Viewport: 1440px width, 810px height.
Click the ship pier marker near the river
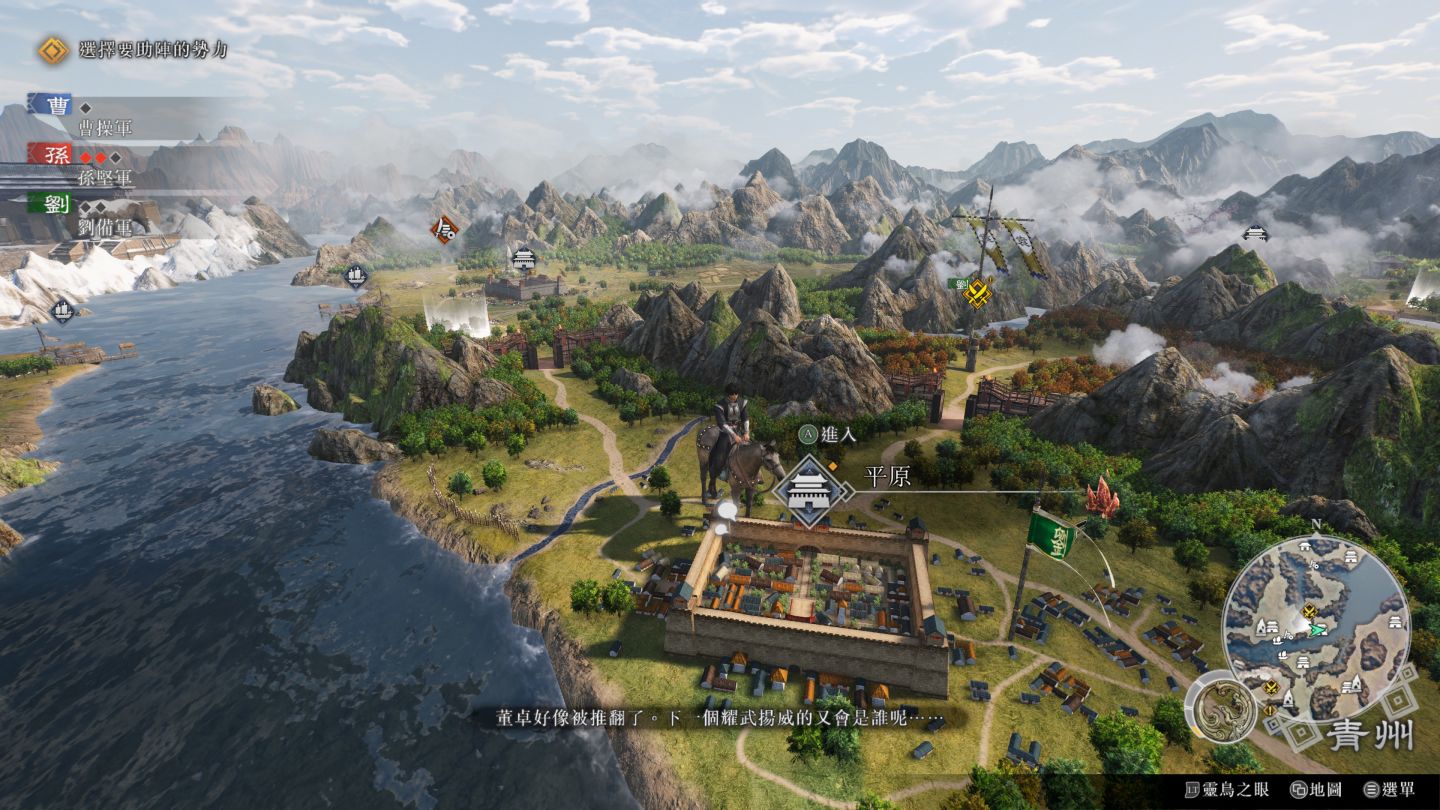tap(355, 275)
